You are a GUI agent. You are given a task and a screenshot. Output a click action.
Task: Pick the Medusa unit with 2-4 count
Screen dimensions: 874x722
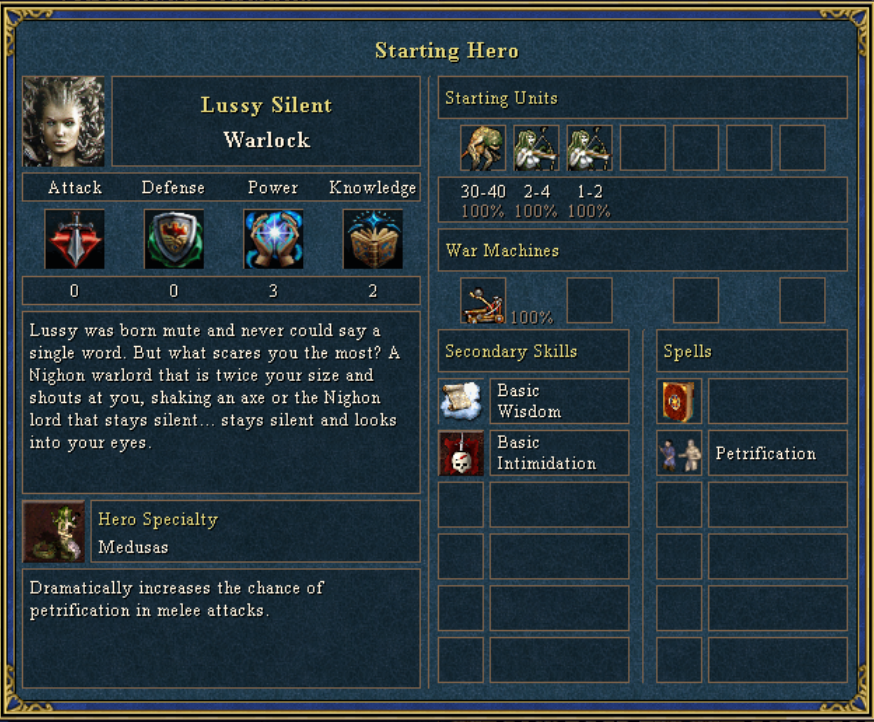pos(536,148)
